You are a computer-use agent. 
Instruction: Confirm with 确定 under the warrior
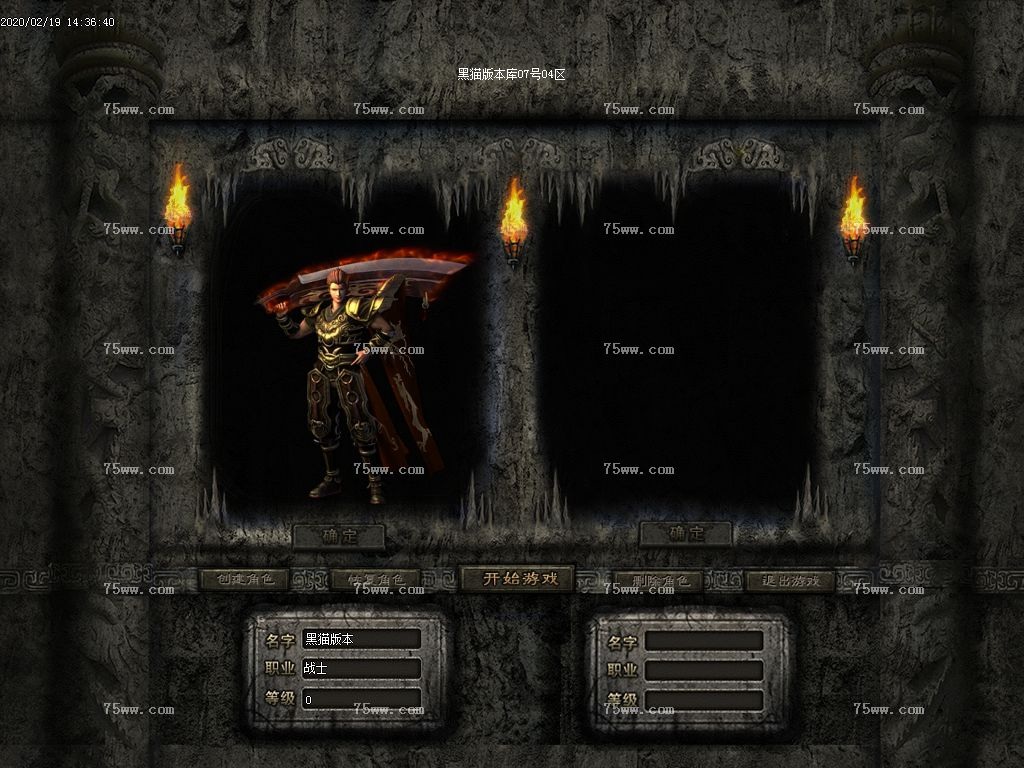[338, 537]
